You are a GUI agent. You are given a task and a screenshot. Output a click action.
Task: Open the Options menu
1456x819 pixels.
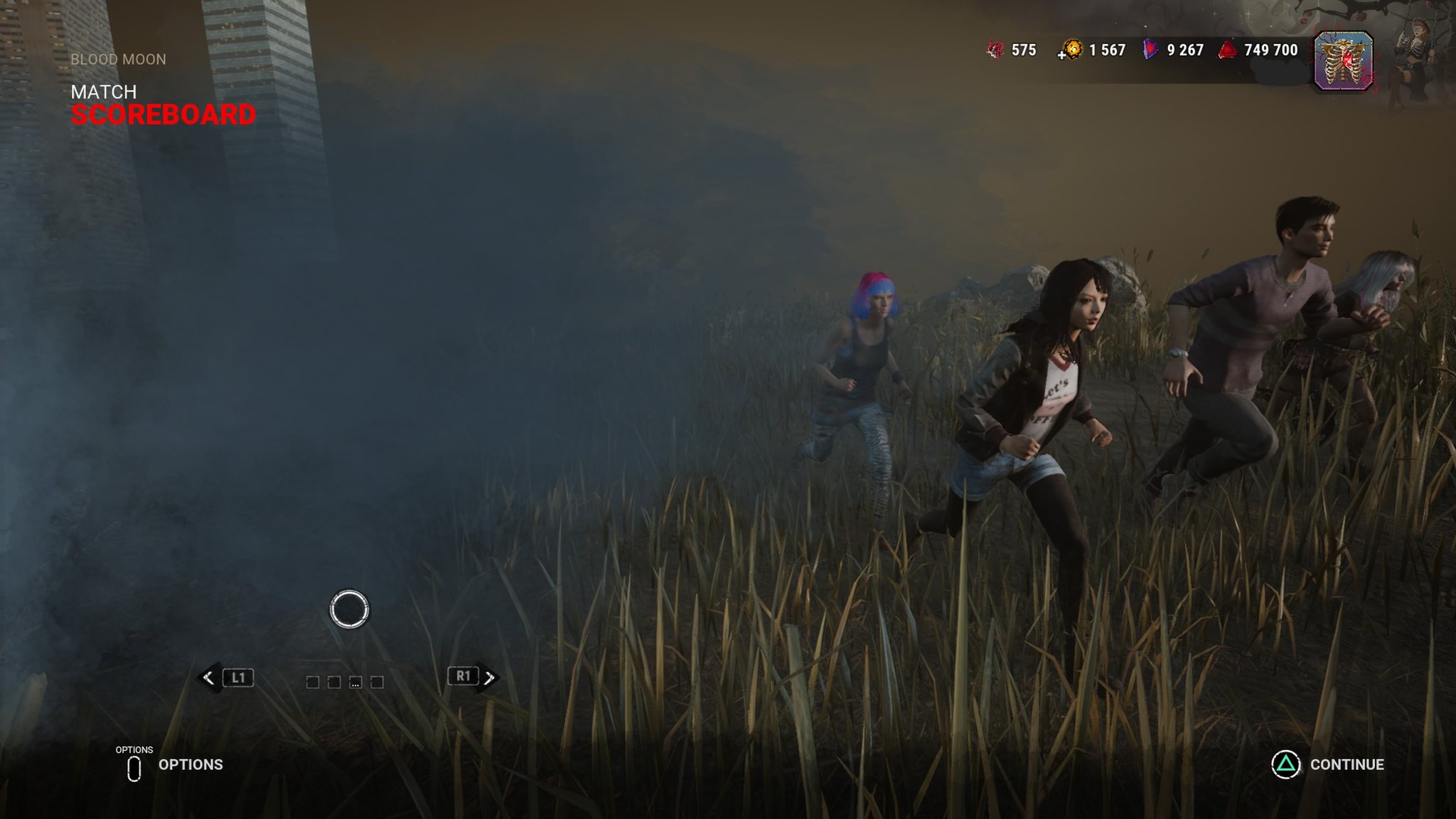(x=171, y=766)
